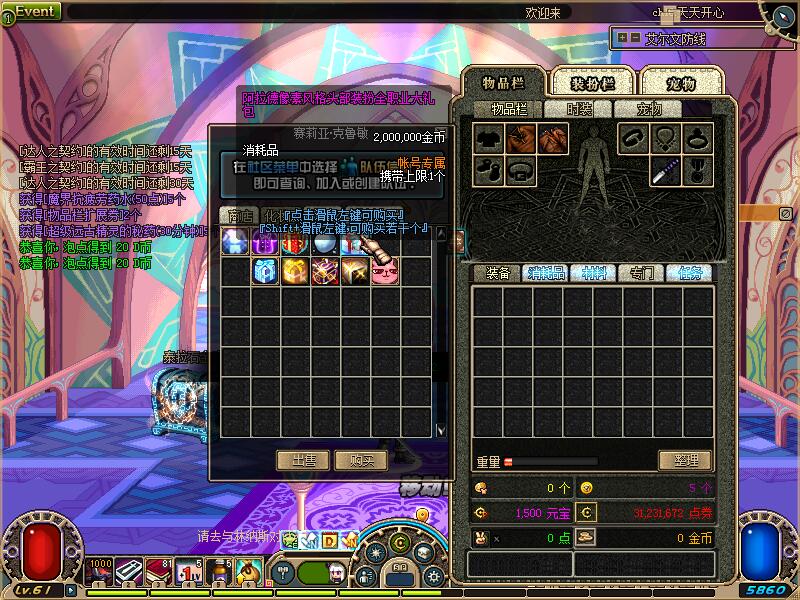
Task: Click the 整理 sort button
Action: click(686, 460)
